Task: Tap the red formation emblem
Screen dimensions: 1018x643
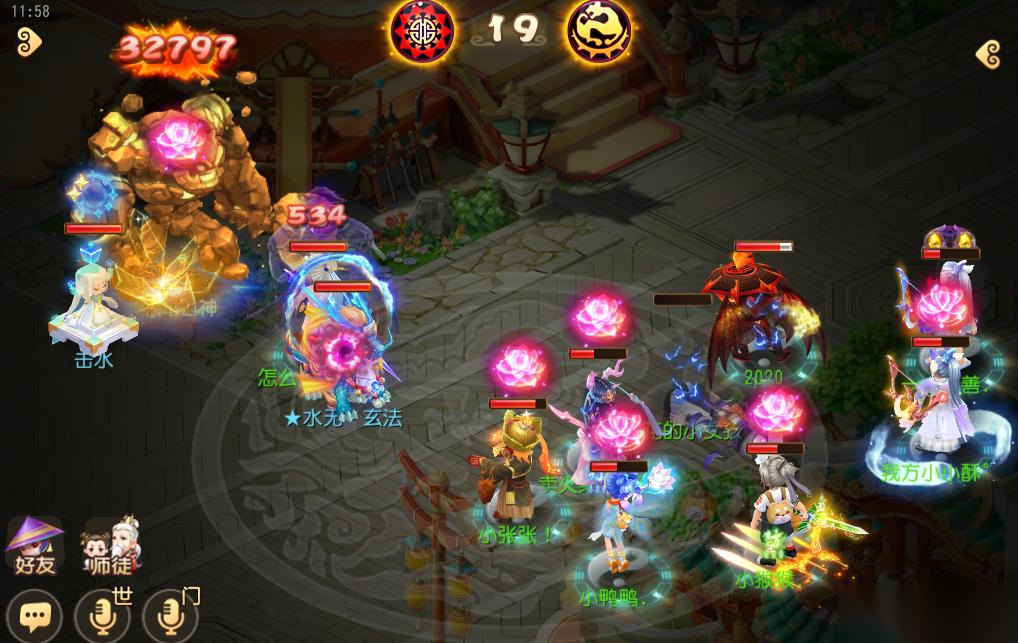Action: [x=421, y=29]
